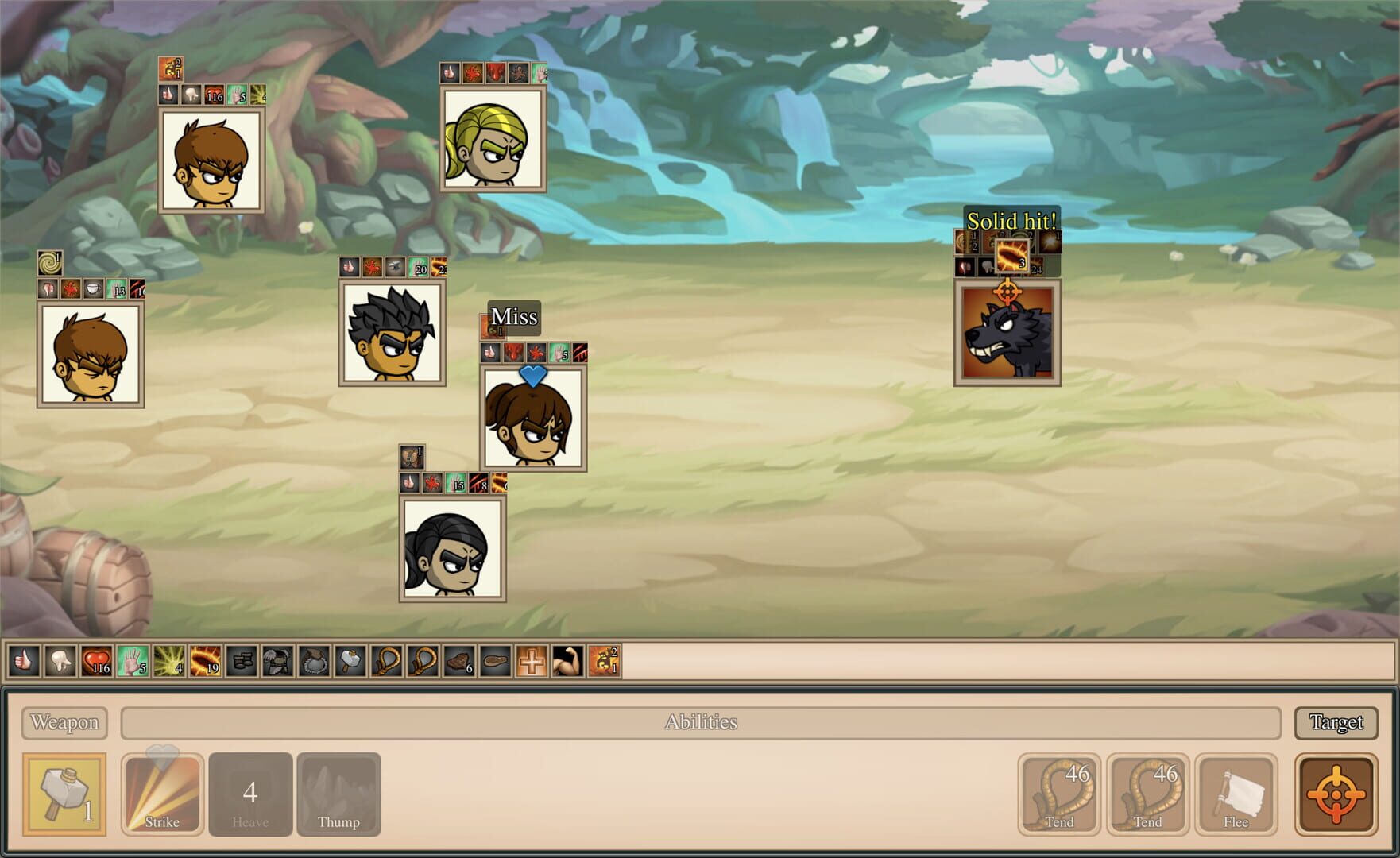Target the black wolf enemy portrait
The height and width of the screenshot is (858, 1400).
1007,332
